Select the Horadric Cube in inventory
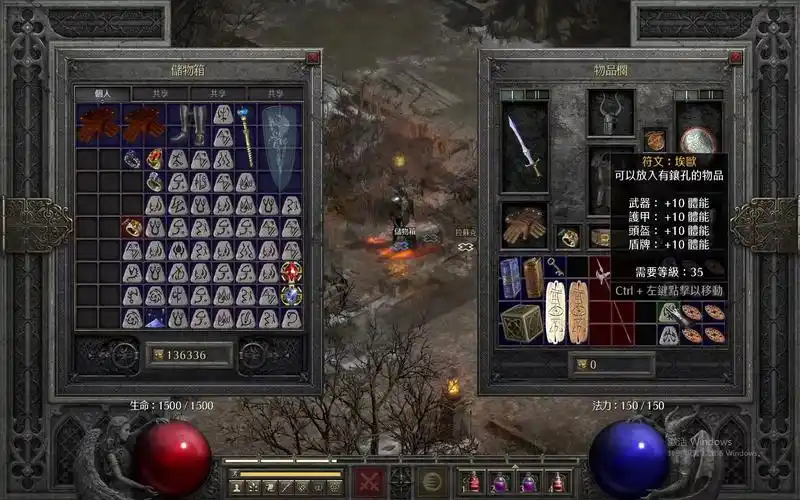This screenshot has width=800, height=500. coord(522,322)
